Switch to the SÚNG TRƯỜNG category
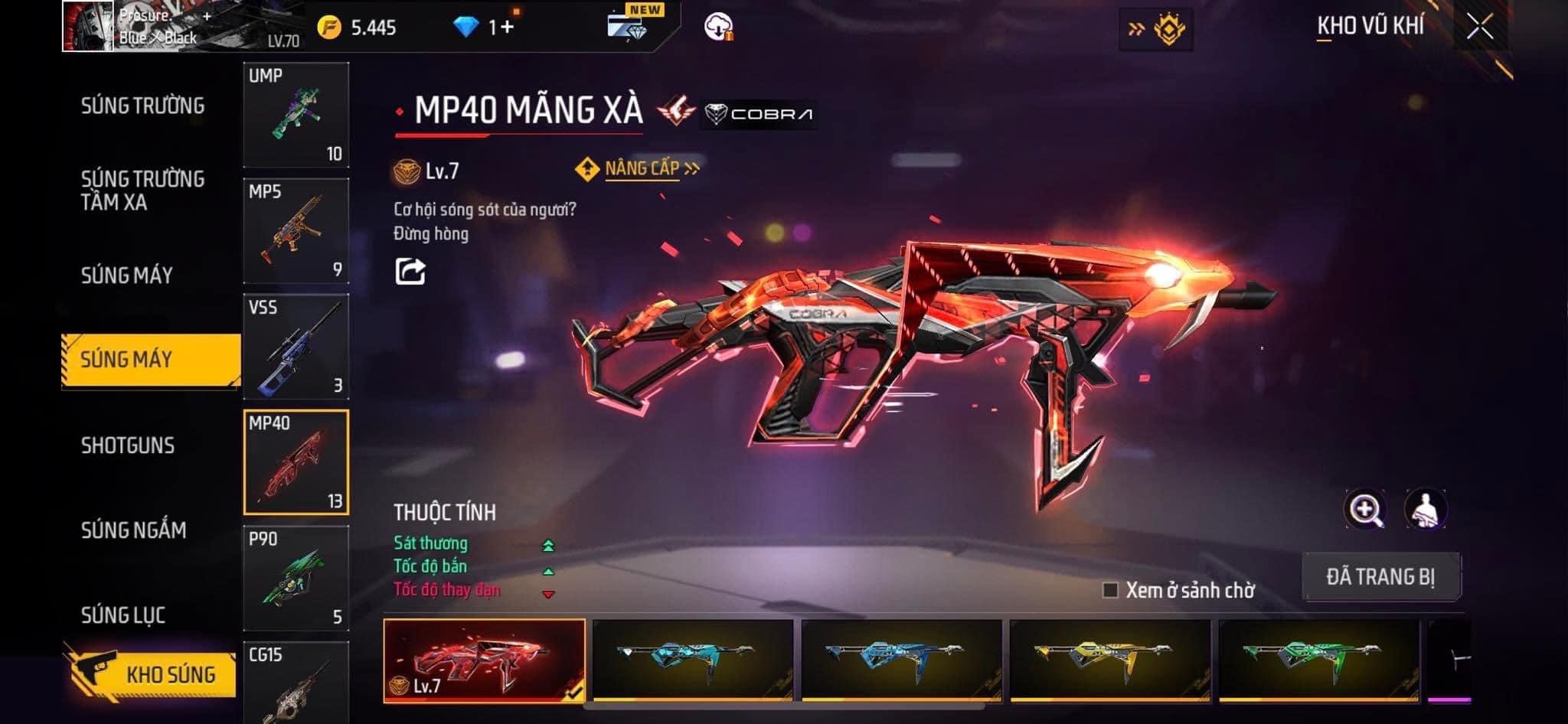Screen dimensions: 1568x724 pyautogui.click(x=143, y=106)
